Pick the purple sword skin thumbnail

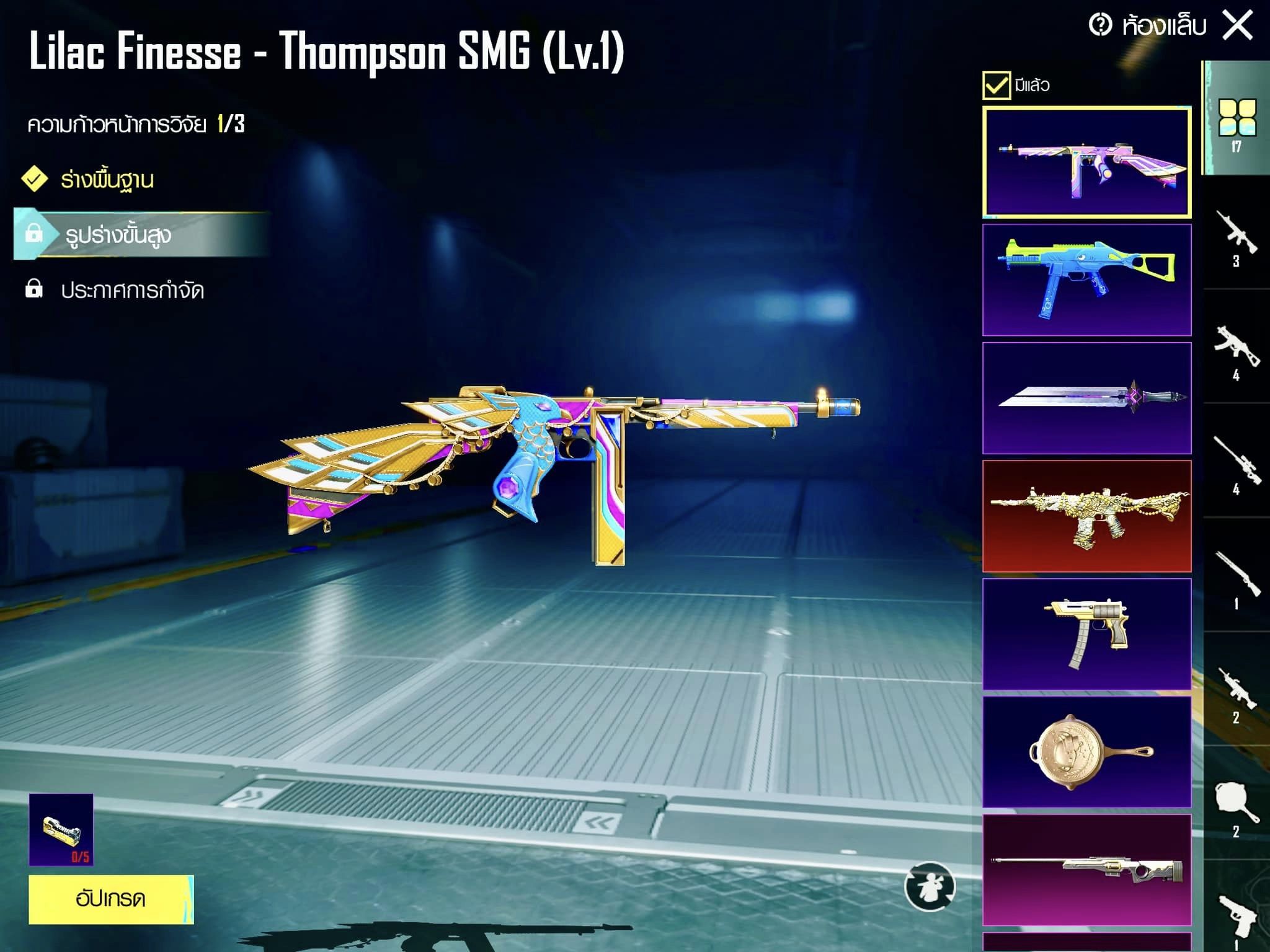[x=1086, y=398]
